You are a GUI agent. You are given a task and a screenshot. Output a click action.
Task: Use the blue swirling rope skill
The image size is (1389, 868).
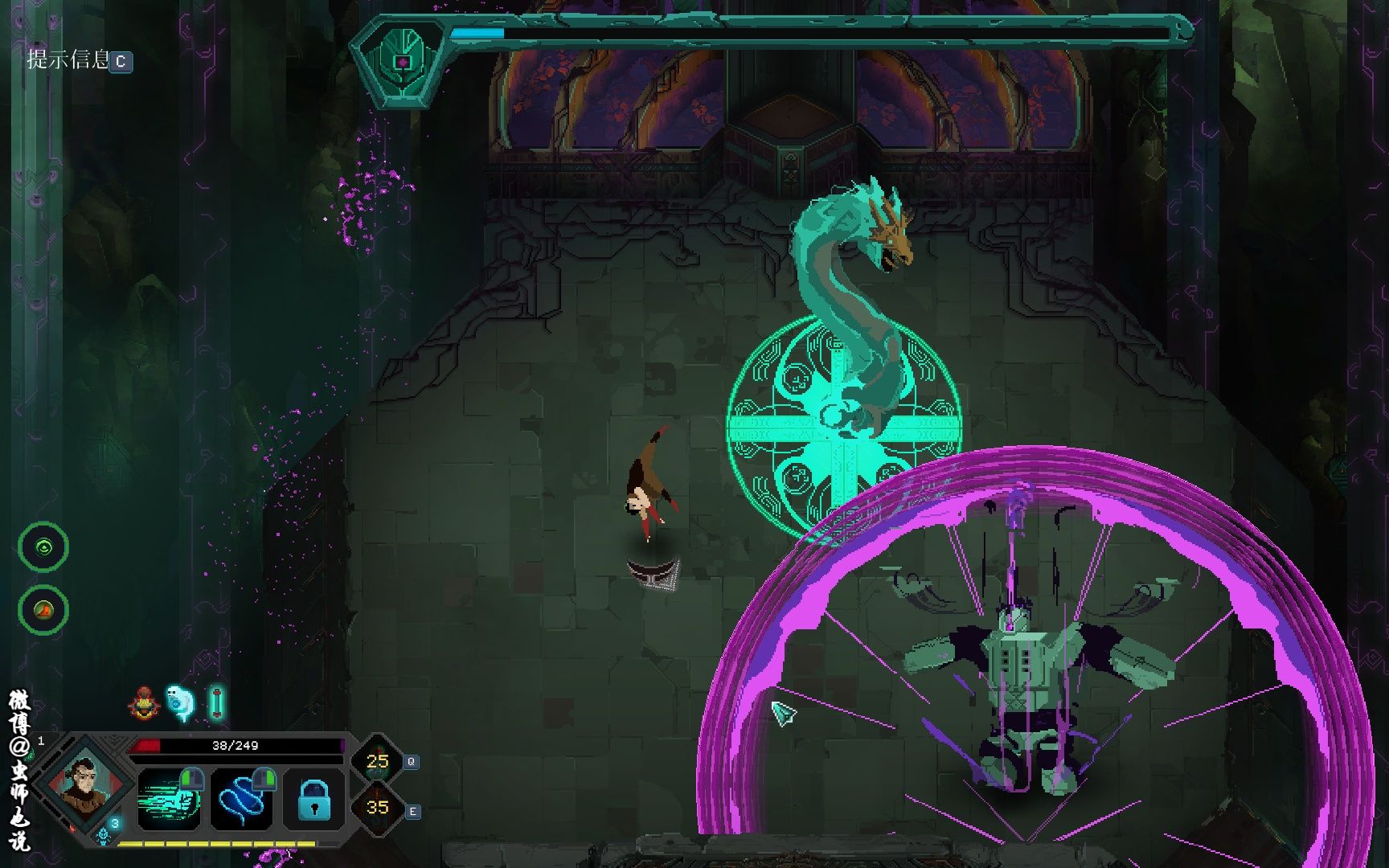click(x=241, y=799)
